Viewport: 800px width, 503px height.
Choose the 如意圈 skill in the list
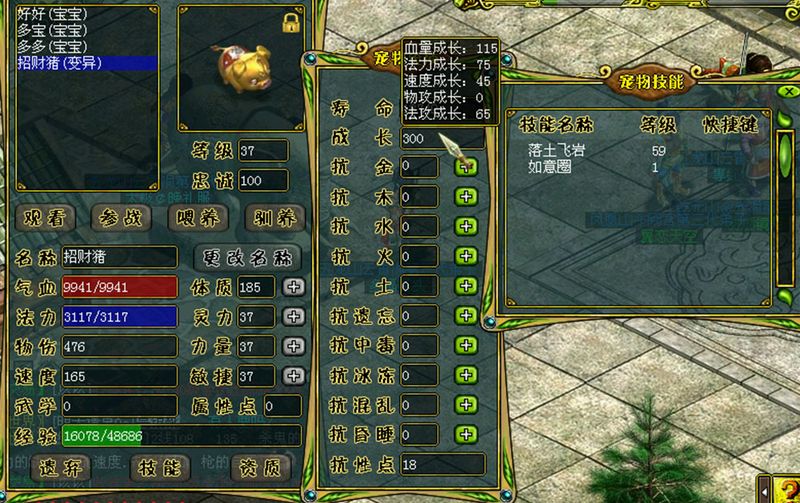551,166
